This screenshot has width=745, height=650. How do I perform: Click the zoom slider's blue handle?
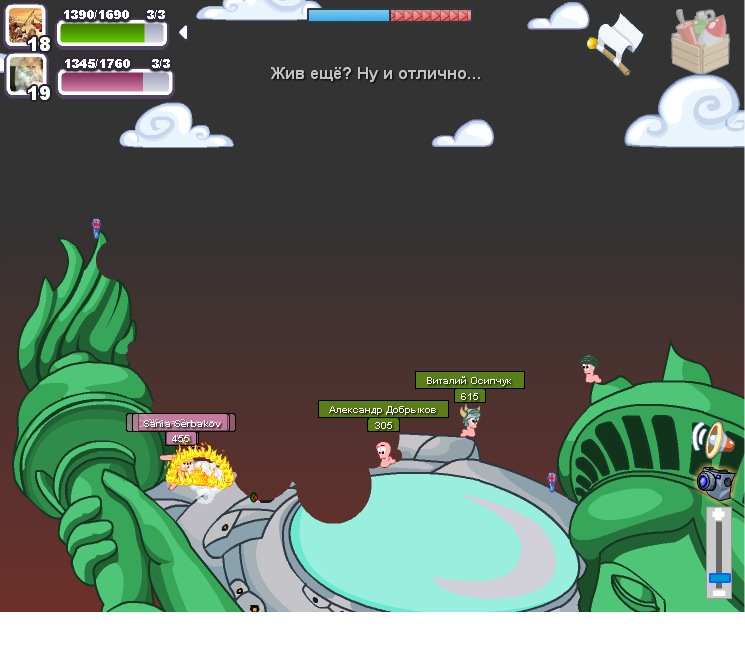(719, 577)
